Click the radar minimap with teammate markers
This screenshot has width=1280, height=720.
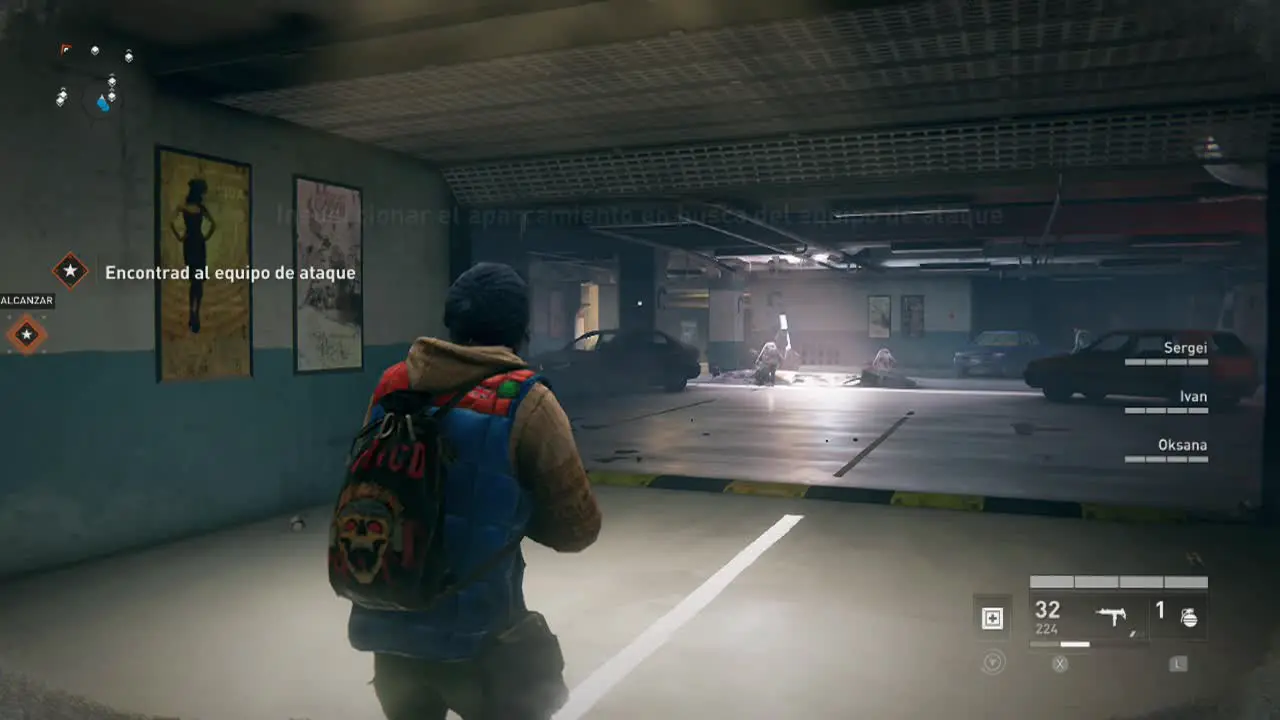pyautogui.click(x=96, y=82)
